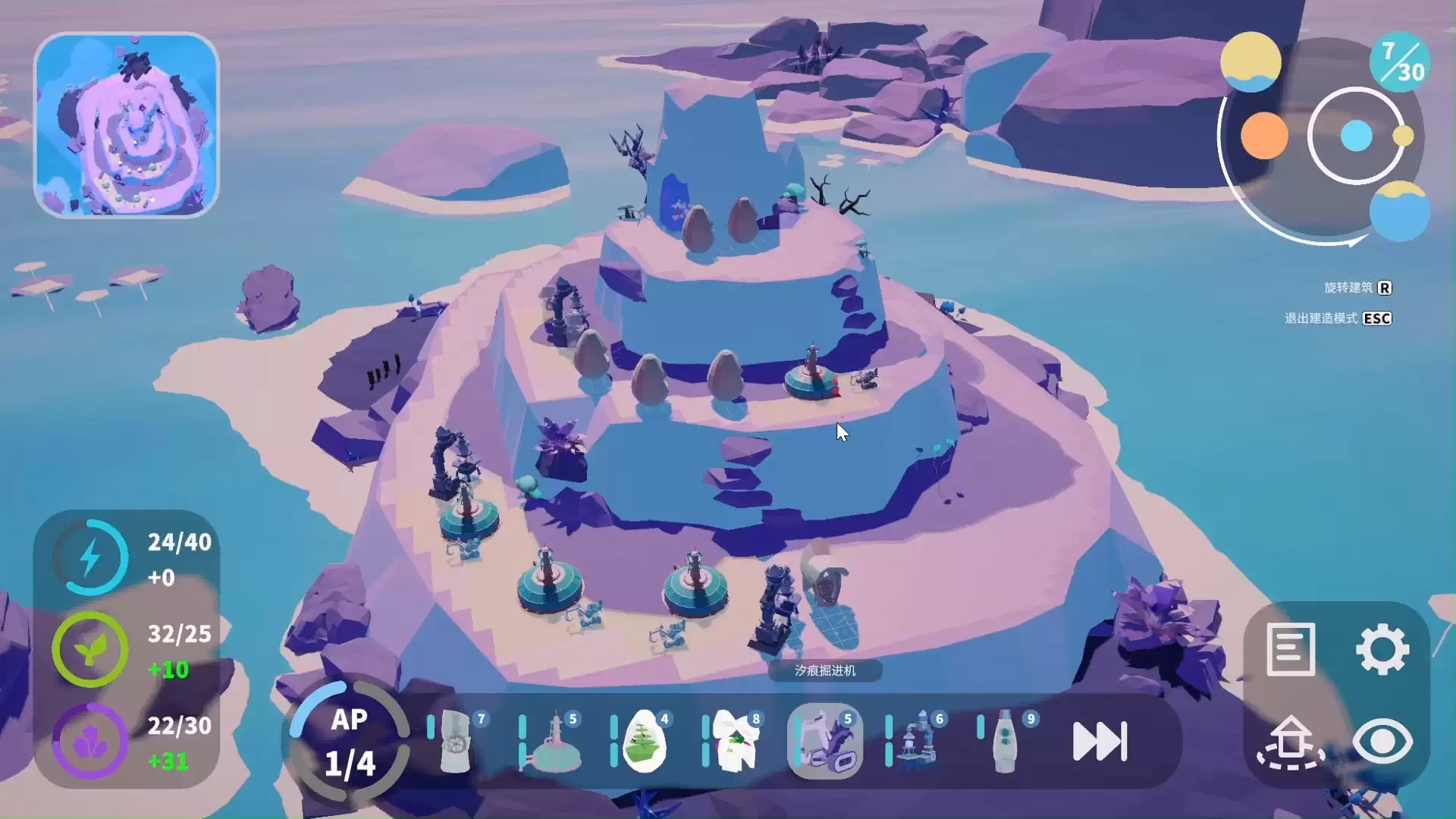Viewport: 1456px width, 819px height.
Task: Choose the teal dome tower building card
Action: [x=553, y=741]
